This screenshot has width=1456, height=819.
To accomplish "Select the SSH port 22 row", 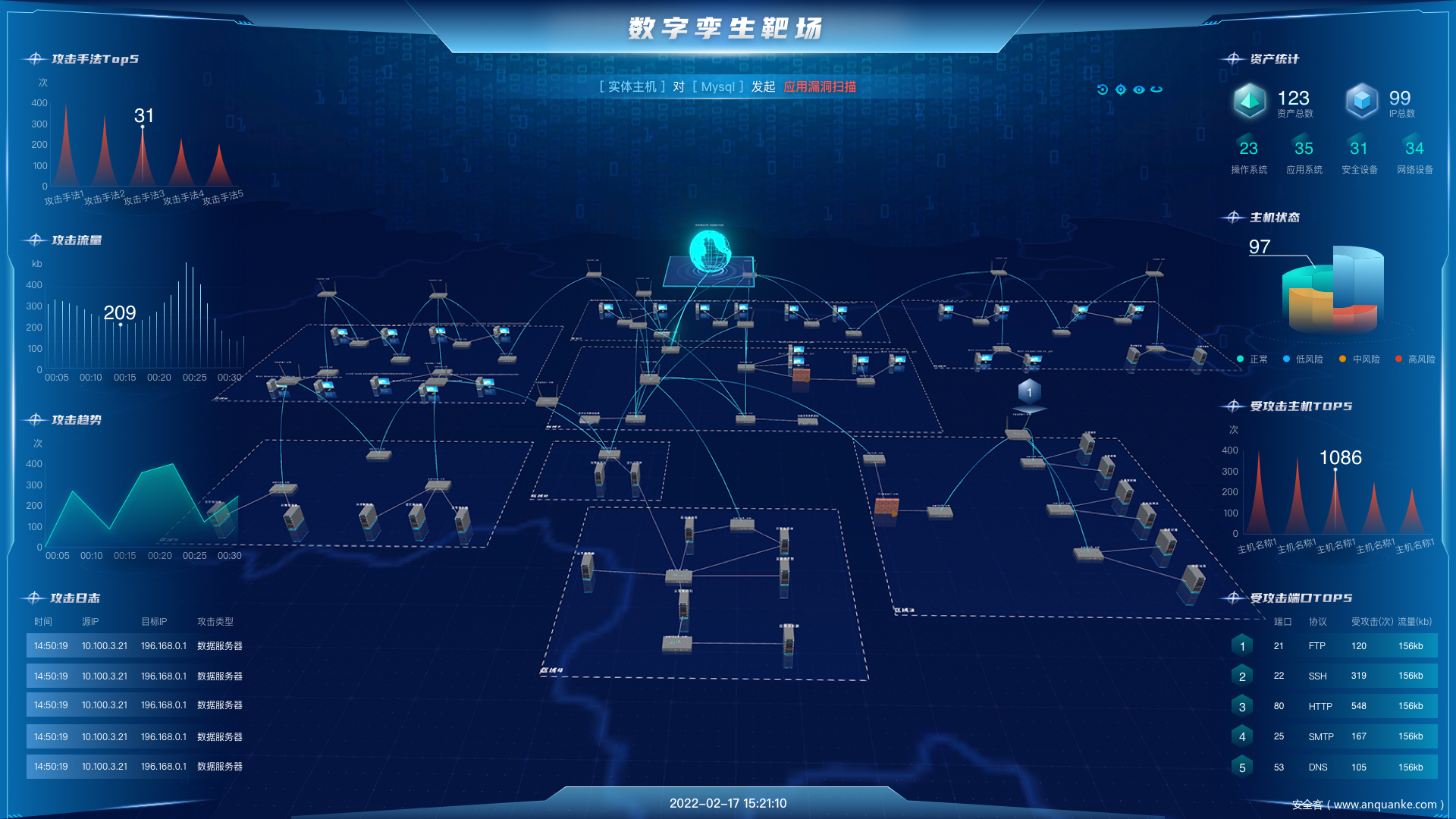I will tap(1335, 676).
